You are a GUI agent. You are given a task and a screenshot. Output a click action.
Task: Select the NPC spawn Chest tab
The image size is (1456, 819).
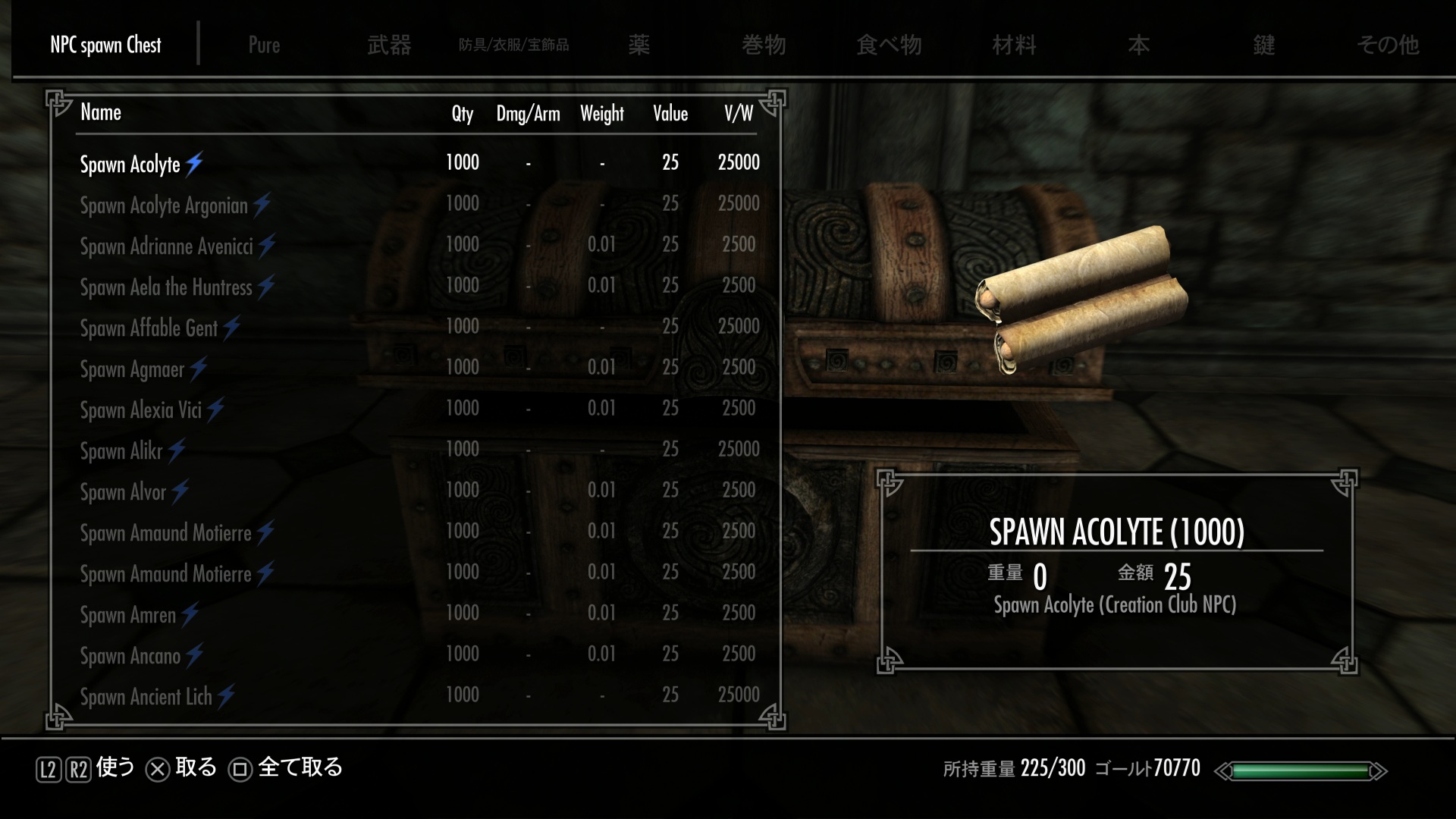point(105,45)
